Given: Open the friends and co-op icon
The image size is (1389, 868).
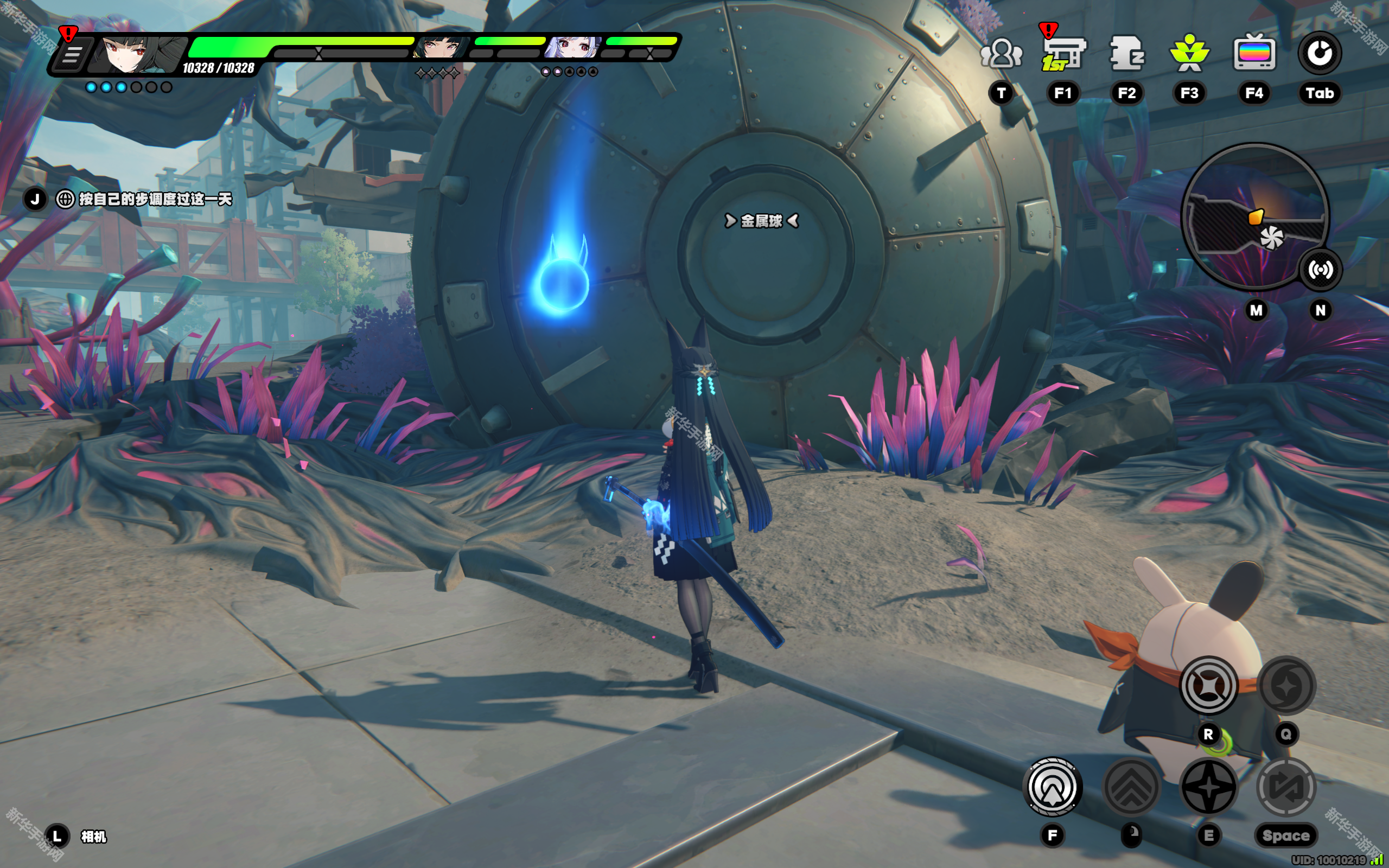Looking at the screenshot, I should (1001, 54).
